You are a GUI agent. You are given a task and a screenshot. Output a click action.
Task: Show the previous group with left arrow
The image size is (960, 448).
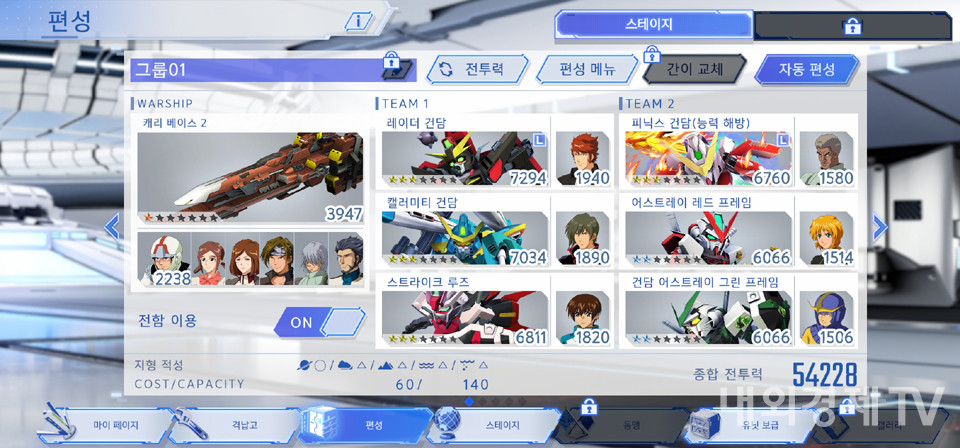[x=112, y=227]
